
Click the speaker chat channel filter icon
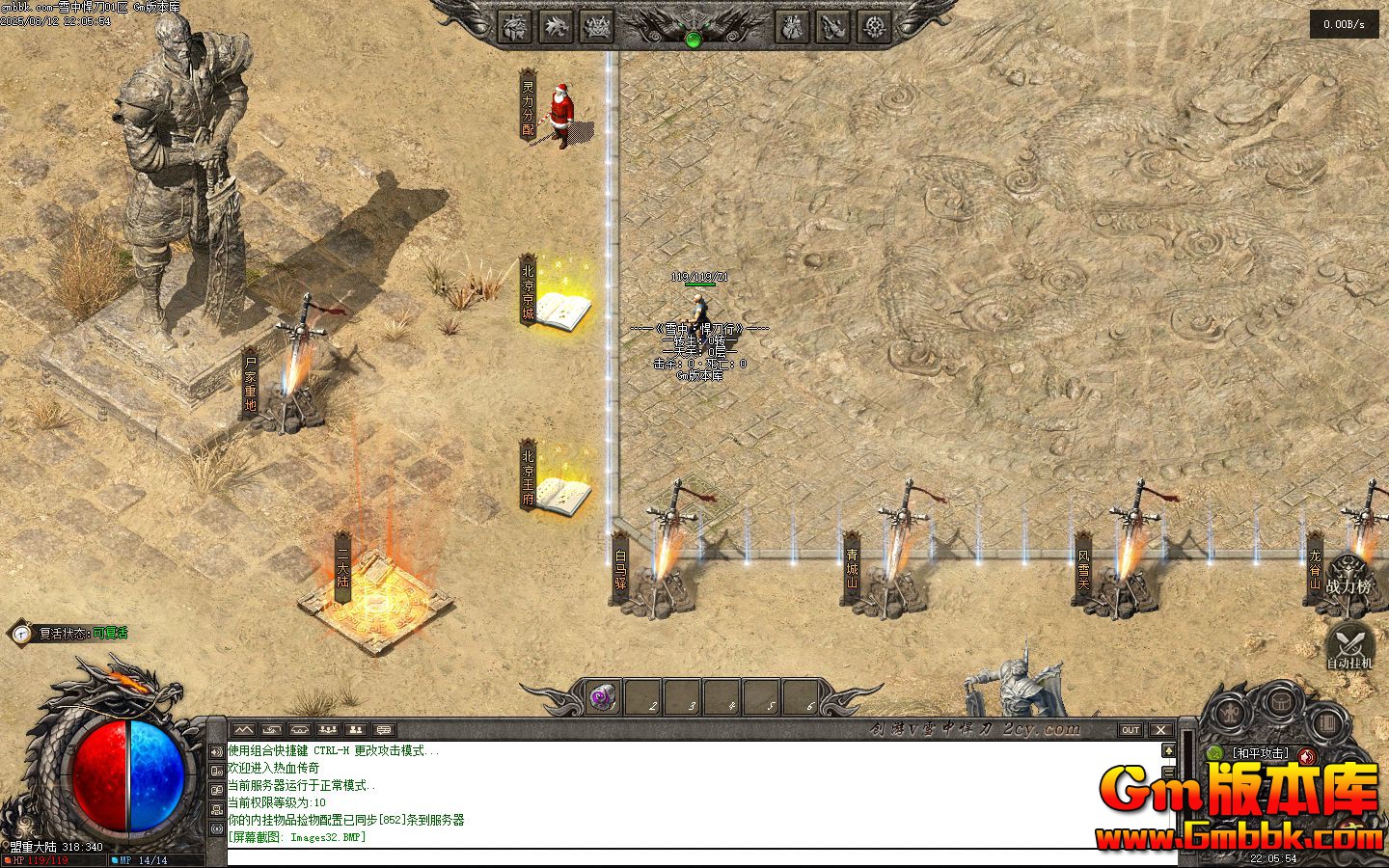pyautogui.click(x=216, y=752)
